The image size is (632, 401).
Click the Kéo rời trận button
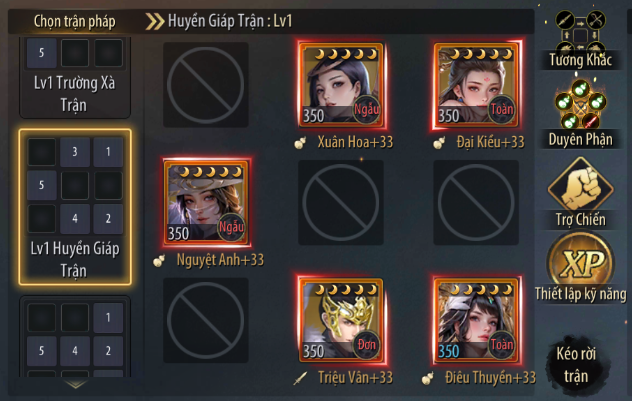pyautogui.click(x=580, y=363)
